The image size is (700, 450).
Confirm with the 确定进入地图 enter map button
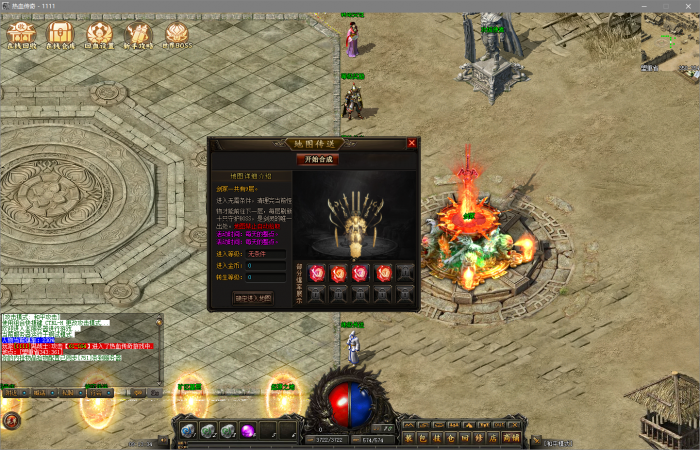point(252,297)
